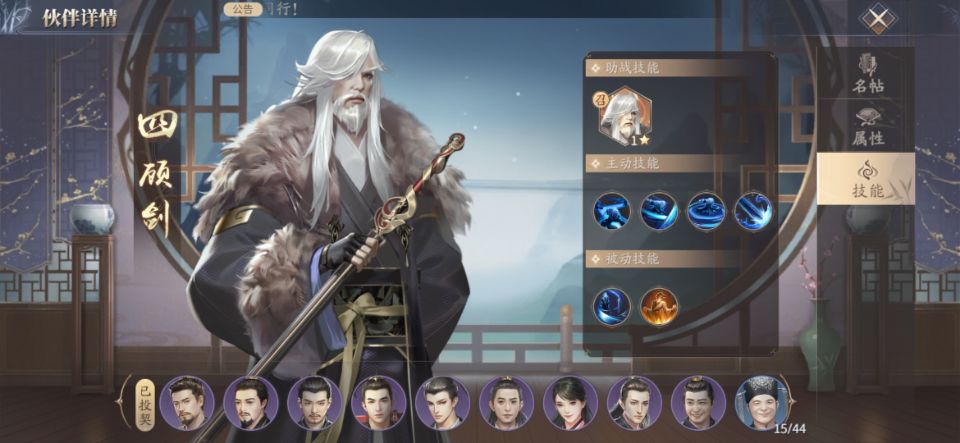Choose the companion wearing a black official hat
This screenshot has height=443, width=960.
762,403
